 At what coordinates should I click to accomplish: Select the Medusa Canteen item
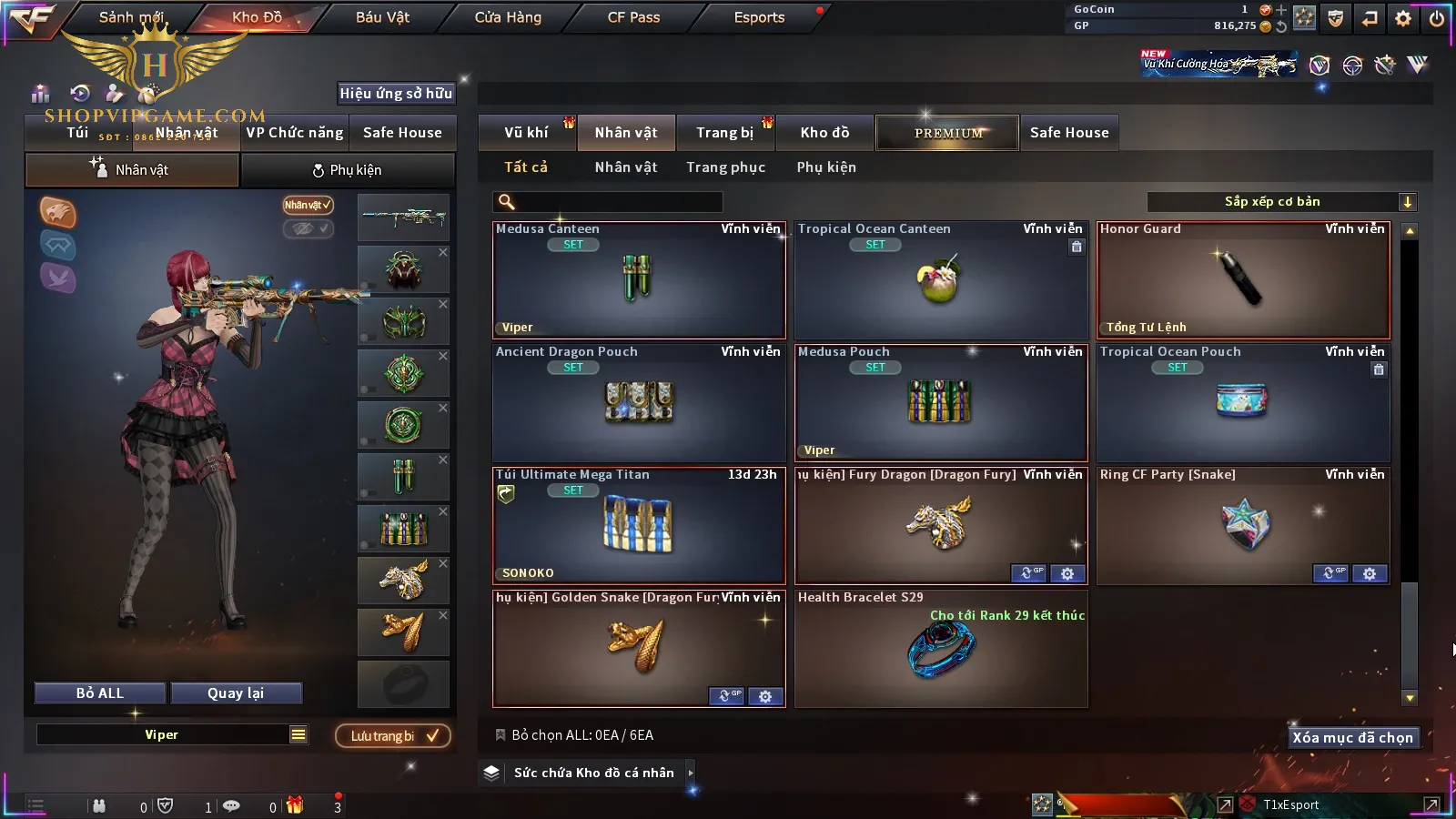[x=639, y=280]
